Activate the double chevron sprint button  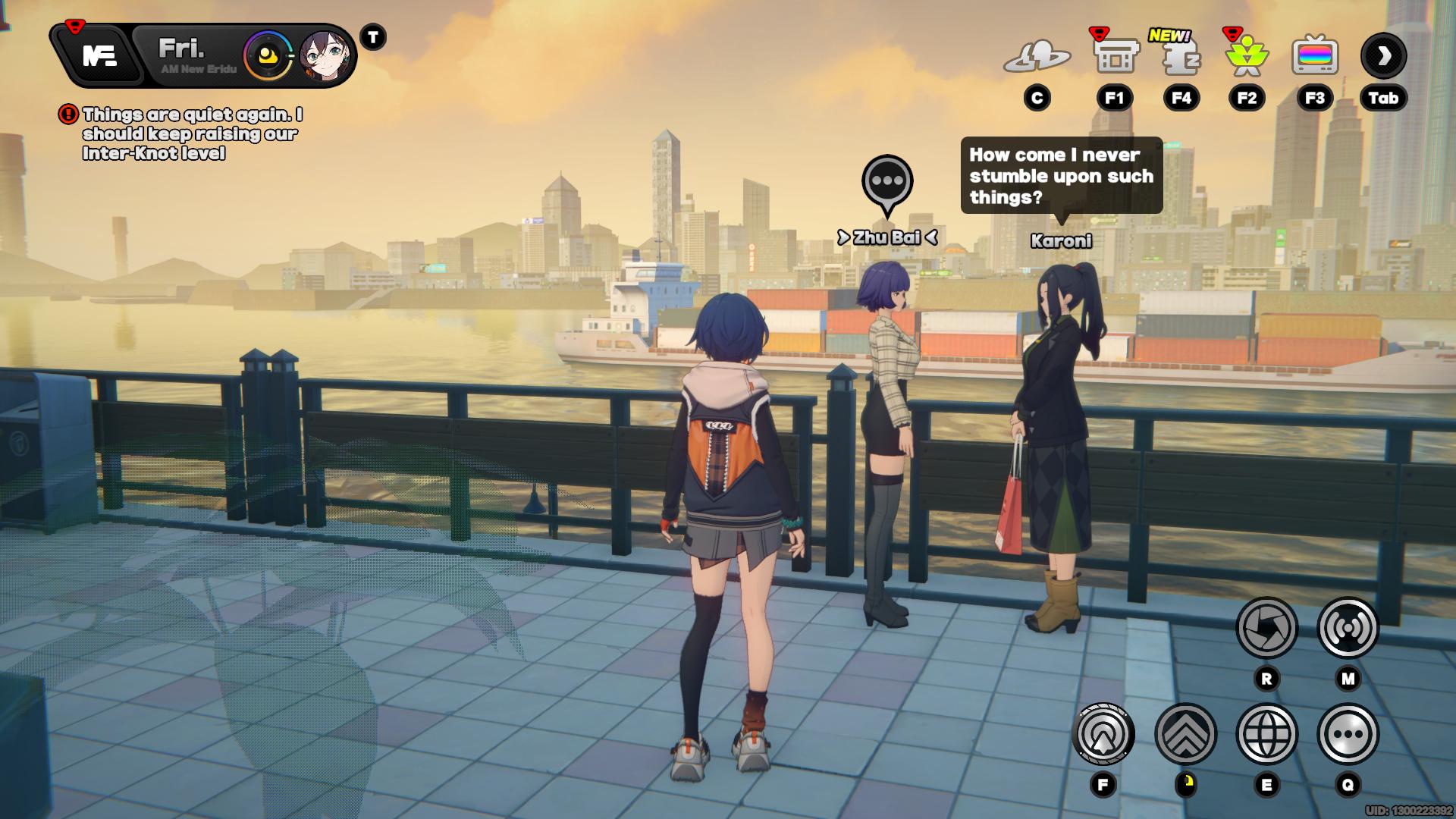tap(1185, 734)
